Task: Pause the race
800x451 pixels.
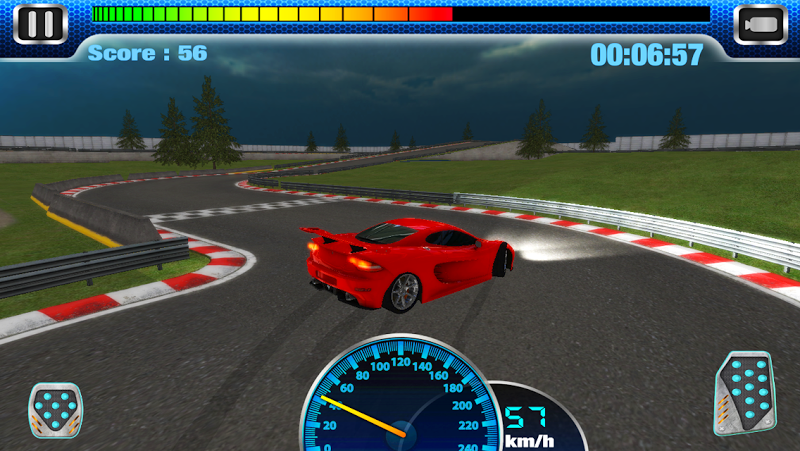Action: pos(40,24)
